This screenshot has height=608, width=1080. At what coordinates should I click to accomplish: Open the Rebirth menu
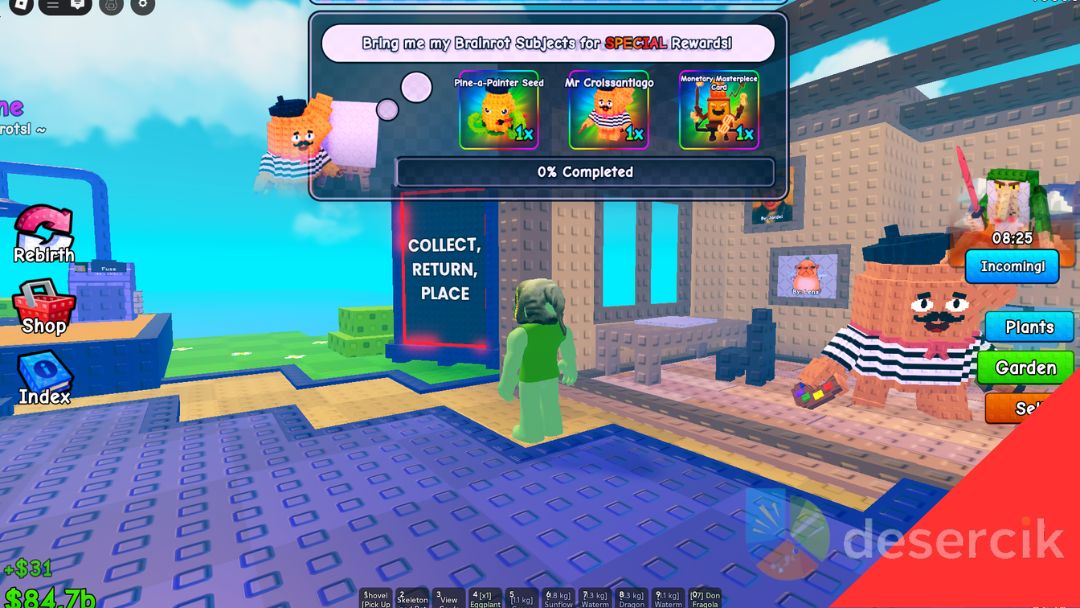(x=44, y=236)
